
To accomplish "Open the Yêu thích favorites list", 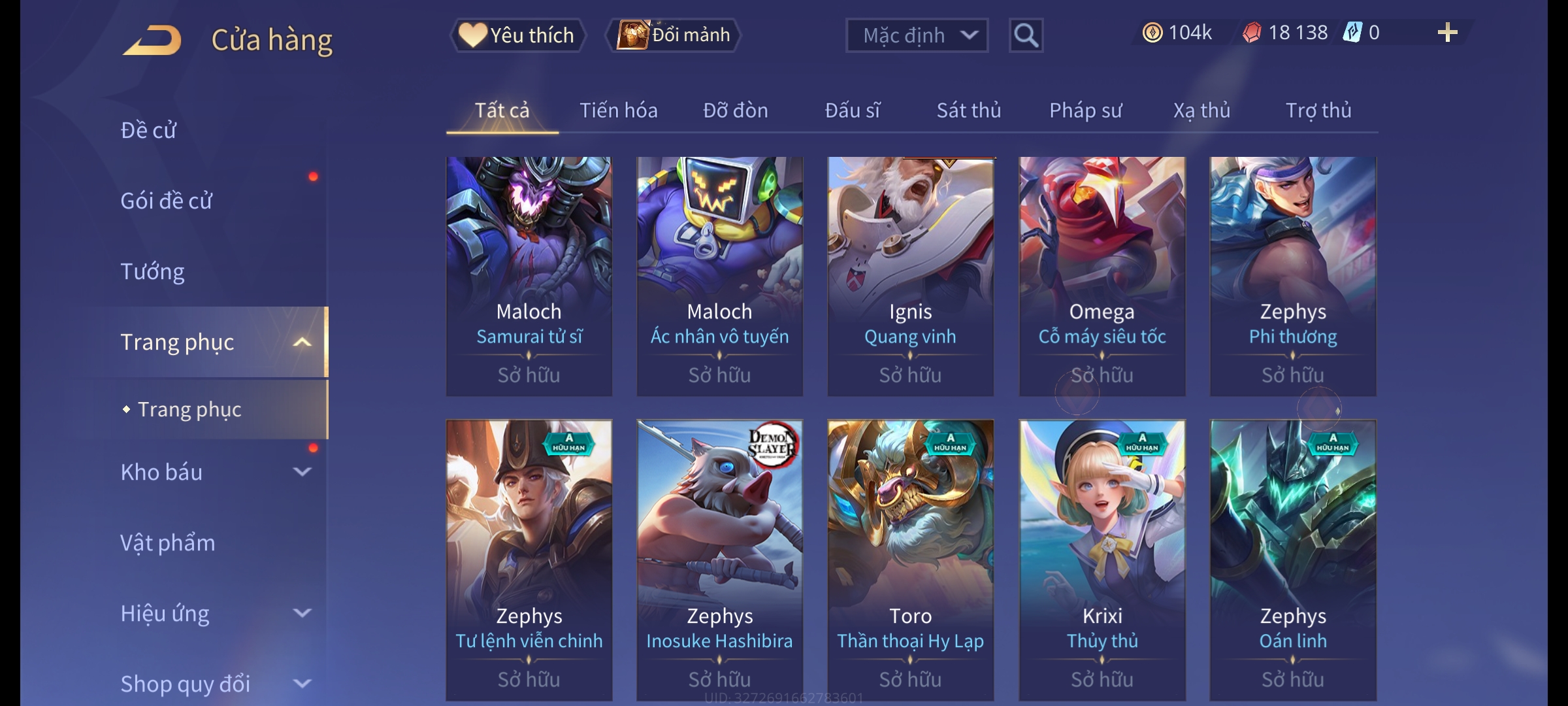I will pos(517,35).
